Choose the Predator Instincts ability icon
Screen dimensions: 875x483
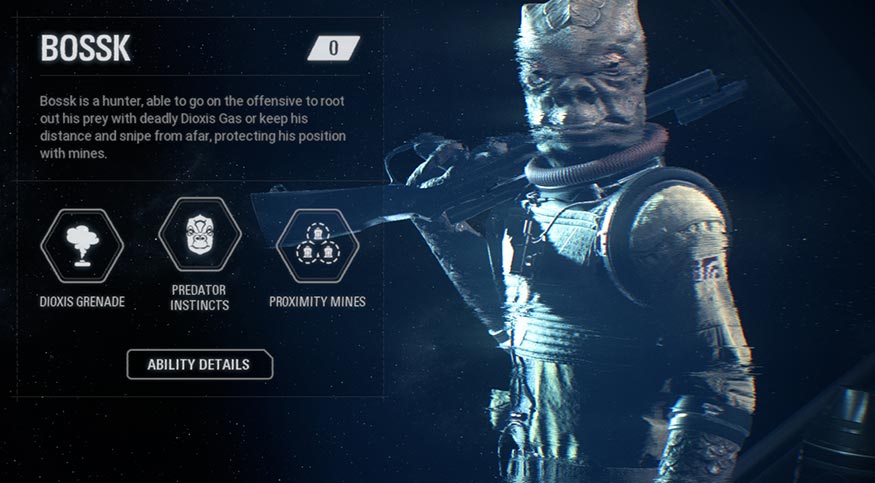pos(200,234)
